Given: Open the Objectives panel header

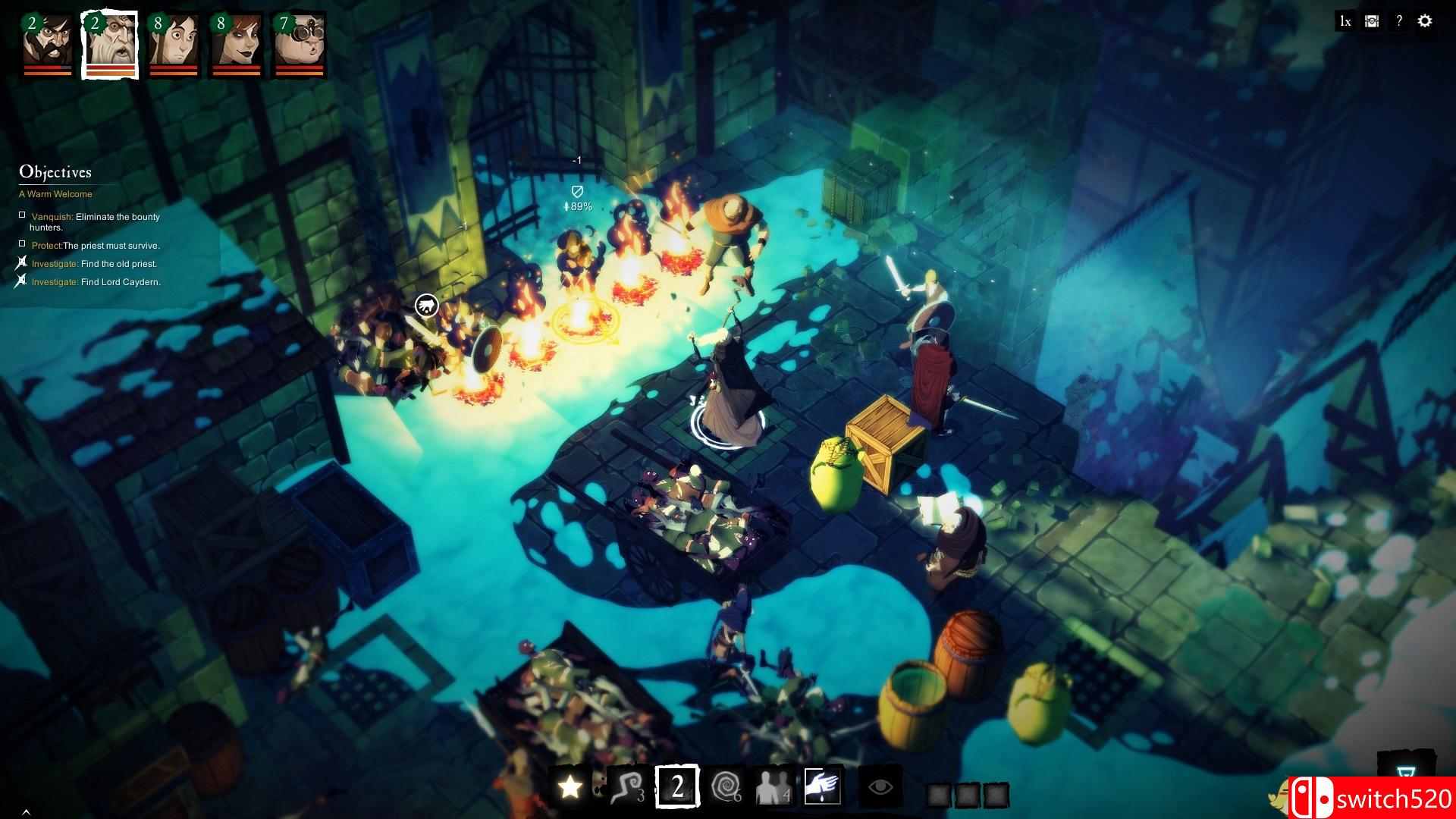Looking at the screenshot, I should [x=55, y=172].
